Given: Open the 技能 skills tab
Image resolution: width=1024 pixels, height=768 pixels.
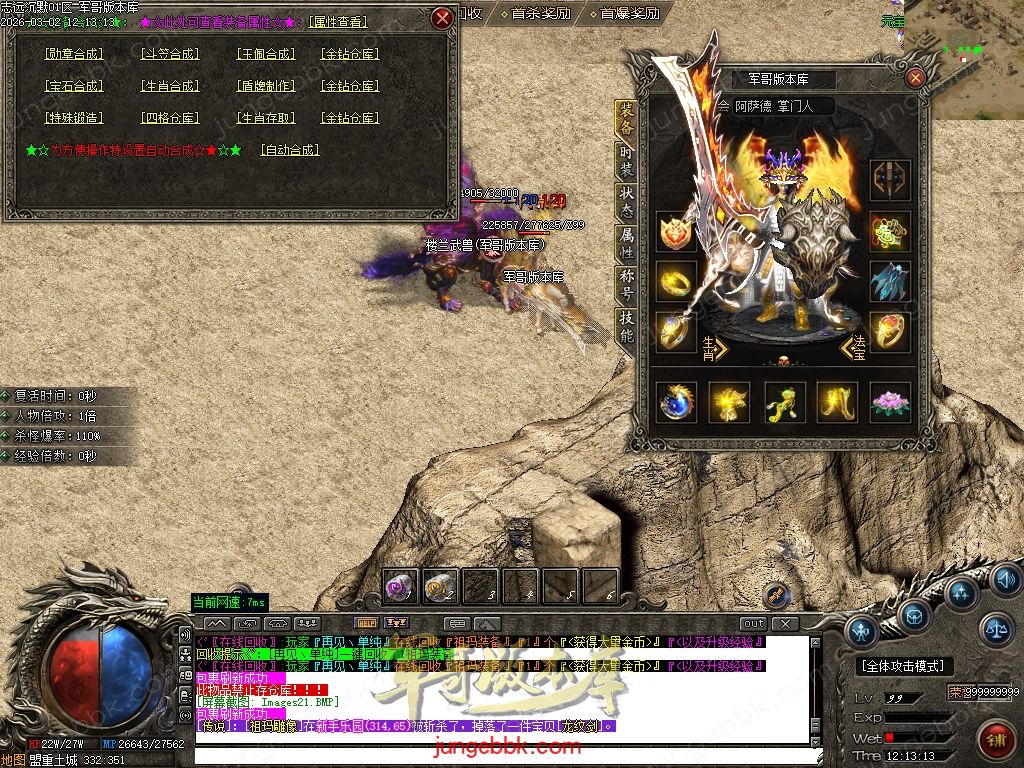Looking at the screenshot, I should coord(626,327).
